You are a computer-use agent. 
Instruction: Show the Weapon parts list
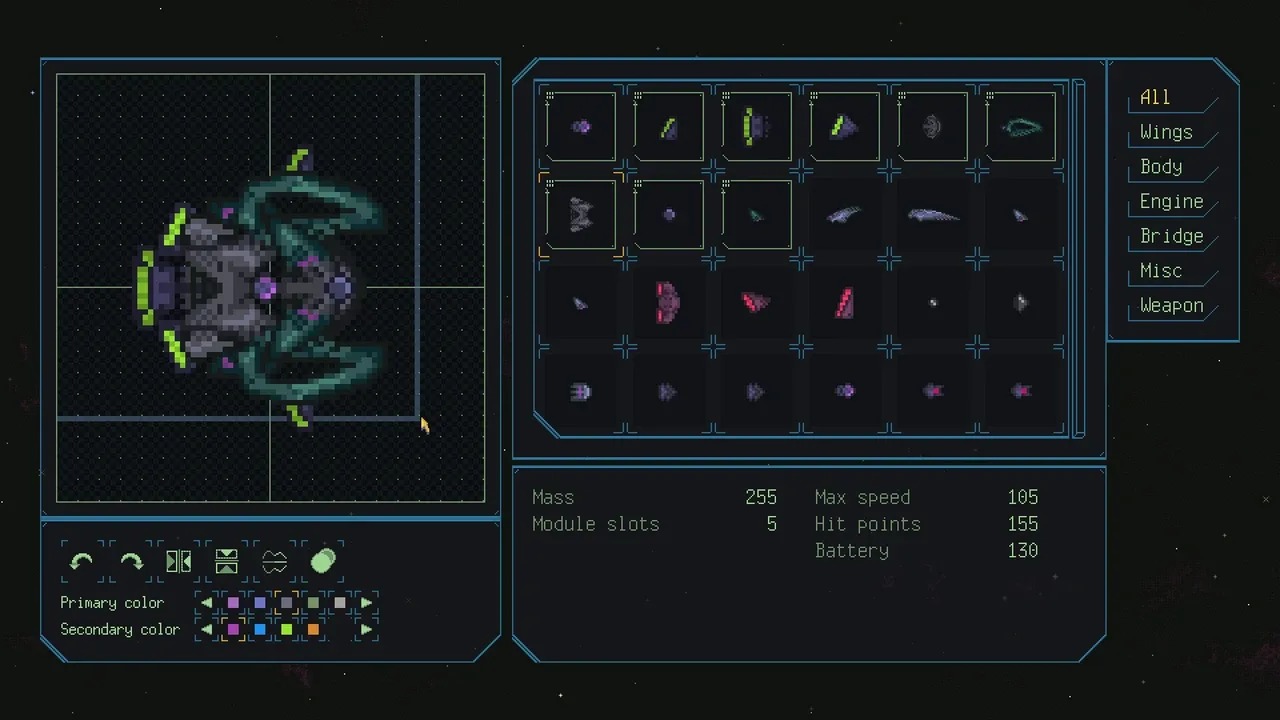[x=1171, y=306]
